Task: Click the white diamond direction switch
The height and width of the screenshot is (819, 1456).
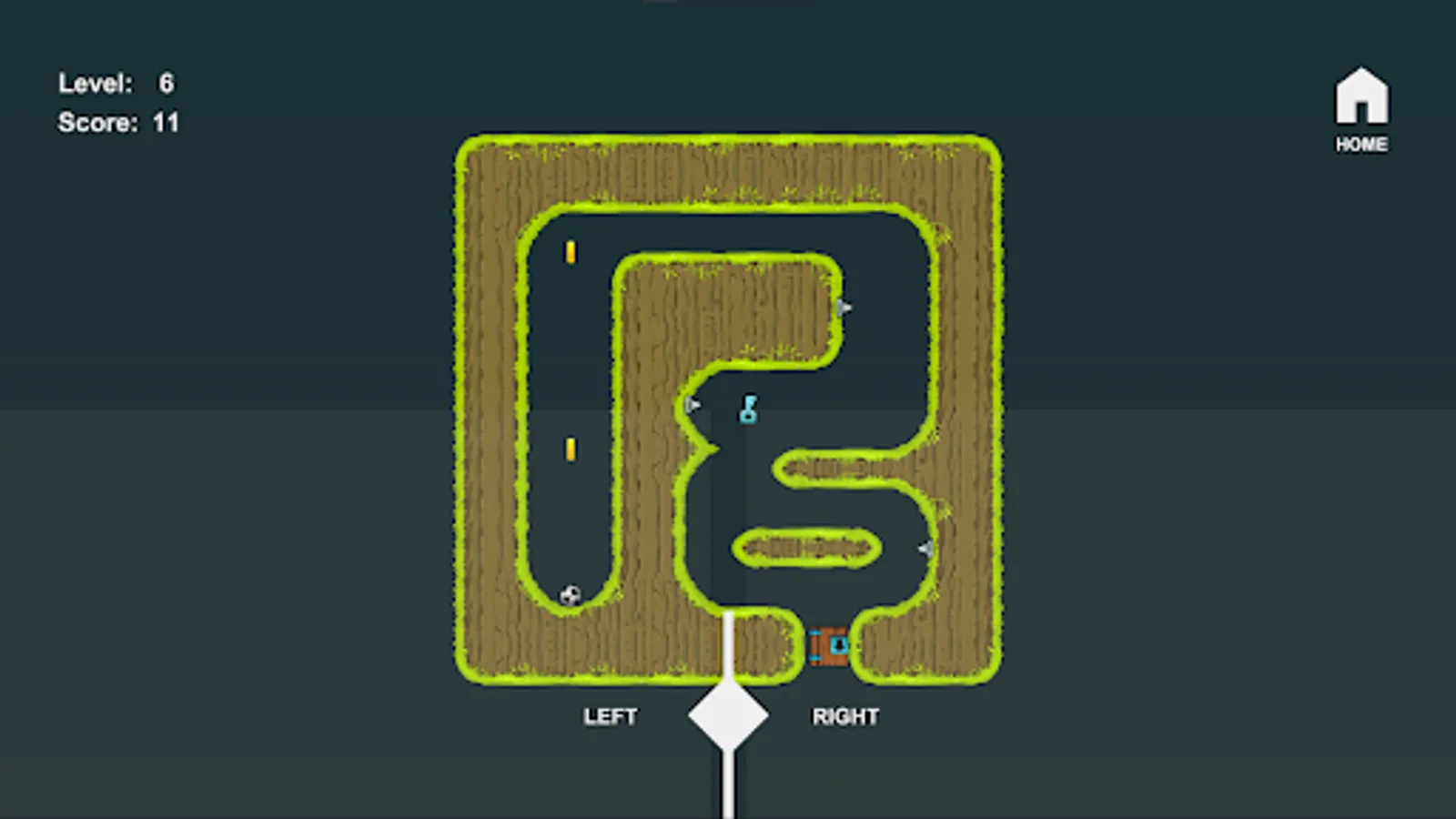Action: click(x=727, y=717)
